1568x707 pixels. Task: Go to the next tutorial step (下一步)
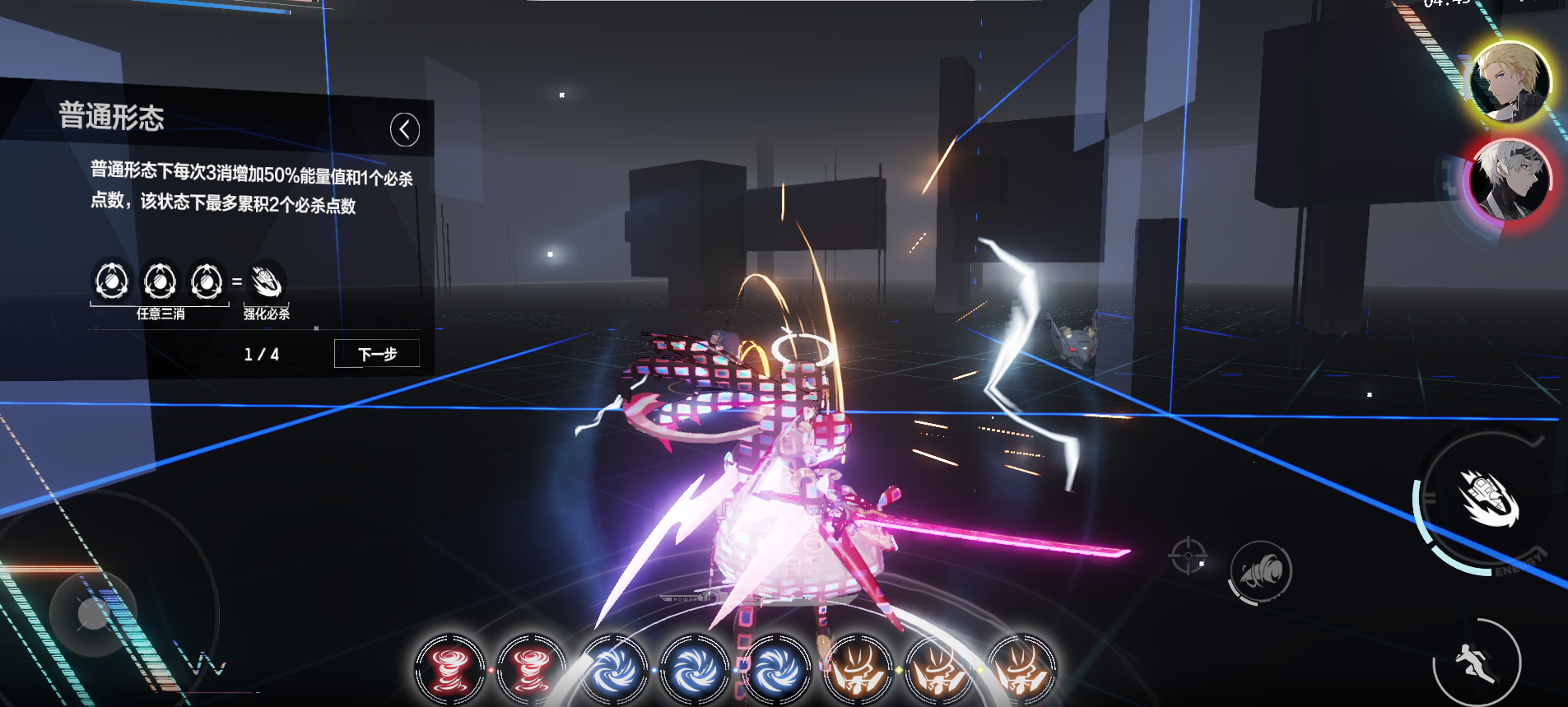click(377, 354)
